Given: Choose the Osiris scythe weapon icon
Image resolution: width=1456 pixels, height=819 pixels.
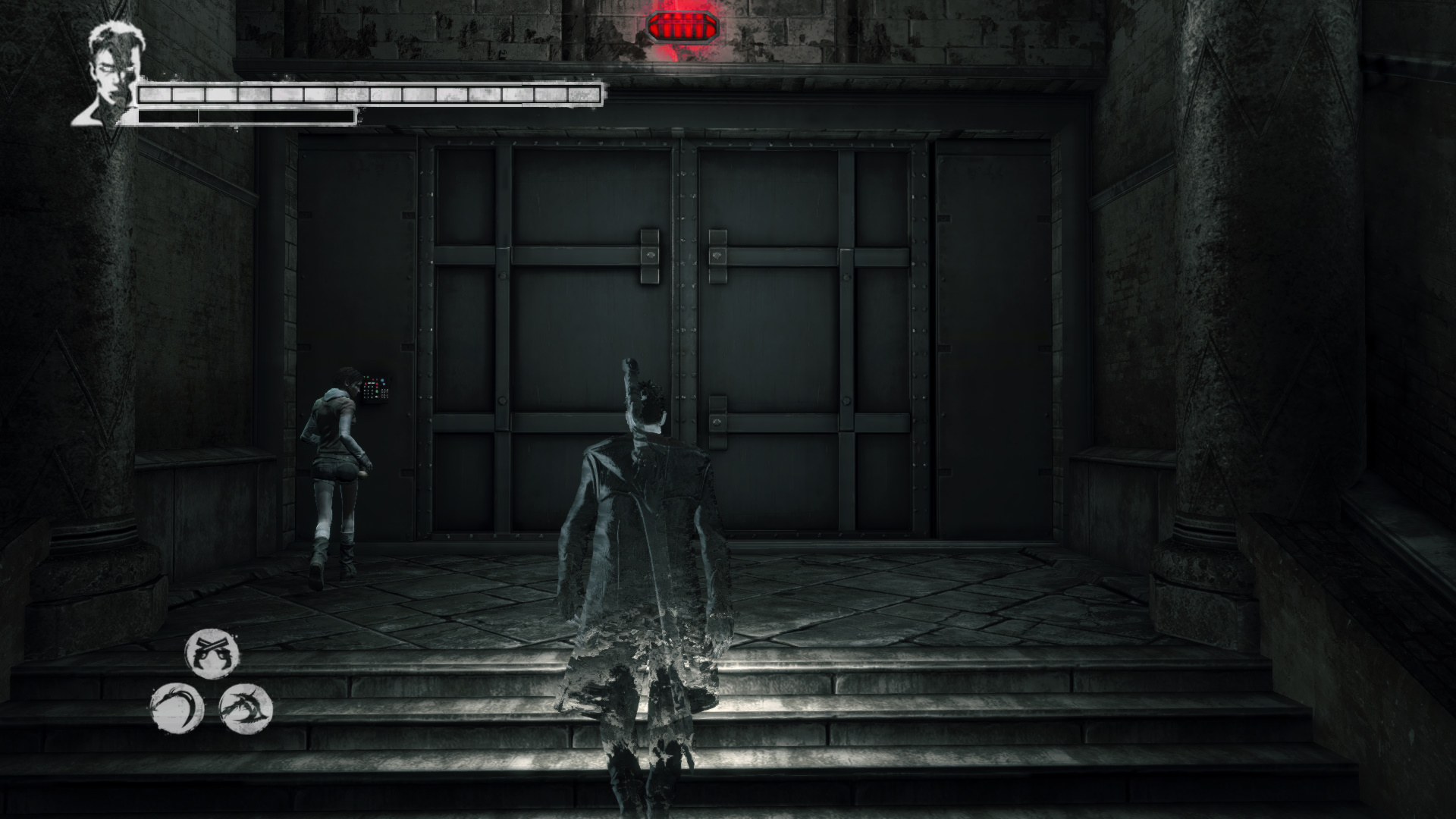Looking at the screenshot, I should coord(177,708).
